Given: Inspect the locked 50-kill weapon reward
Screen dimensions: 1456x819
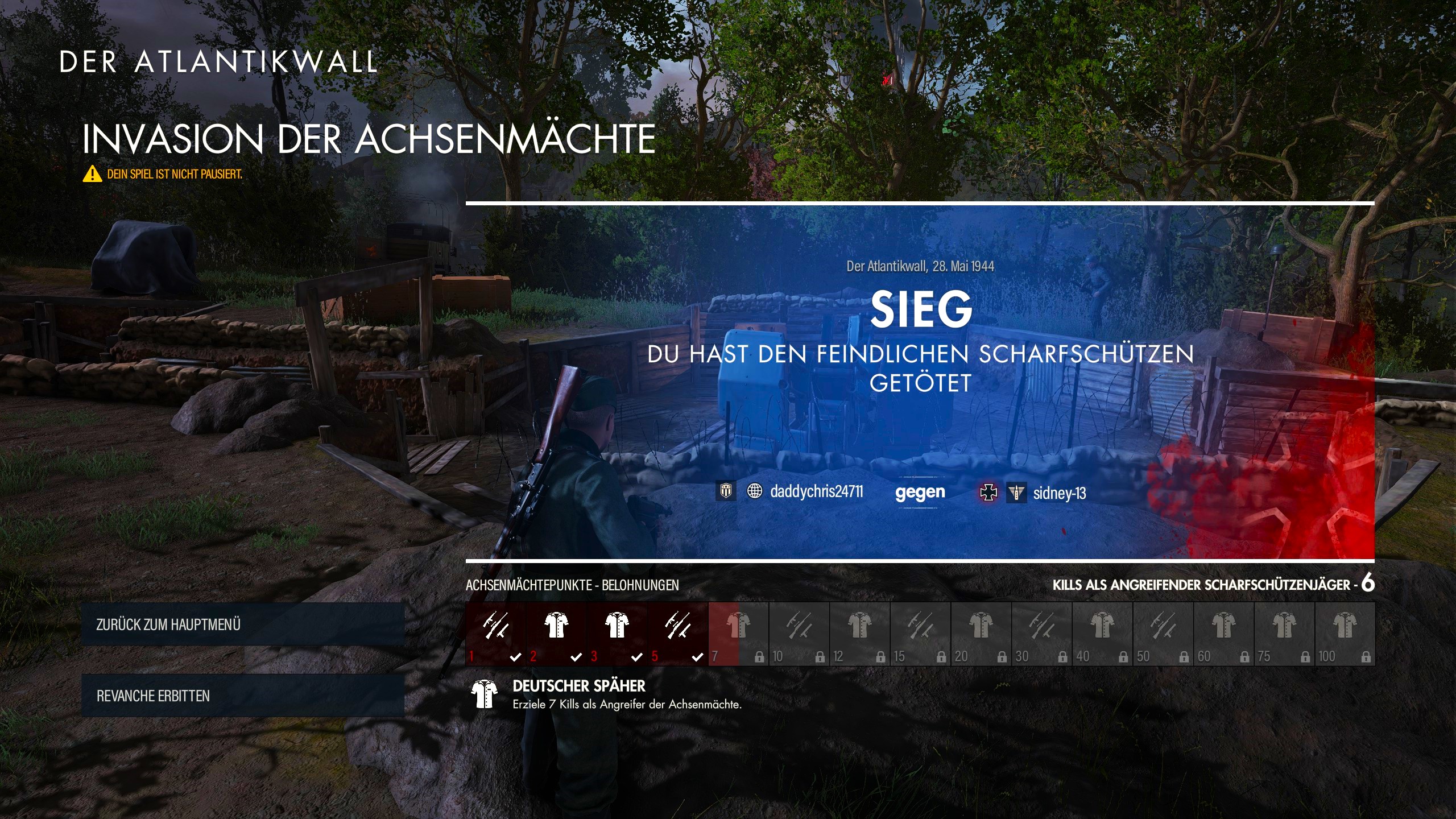Looking at the screenshot, I should pos(1163,633).
